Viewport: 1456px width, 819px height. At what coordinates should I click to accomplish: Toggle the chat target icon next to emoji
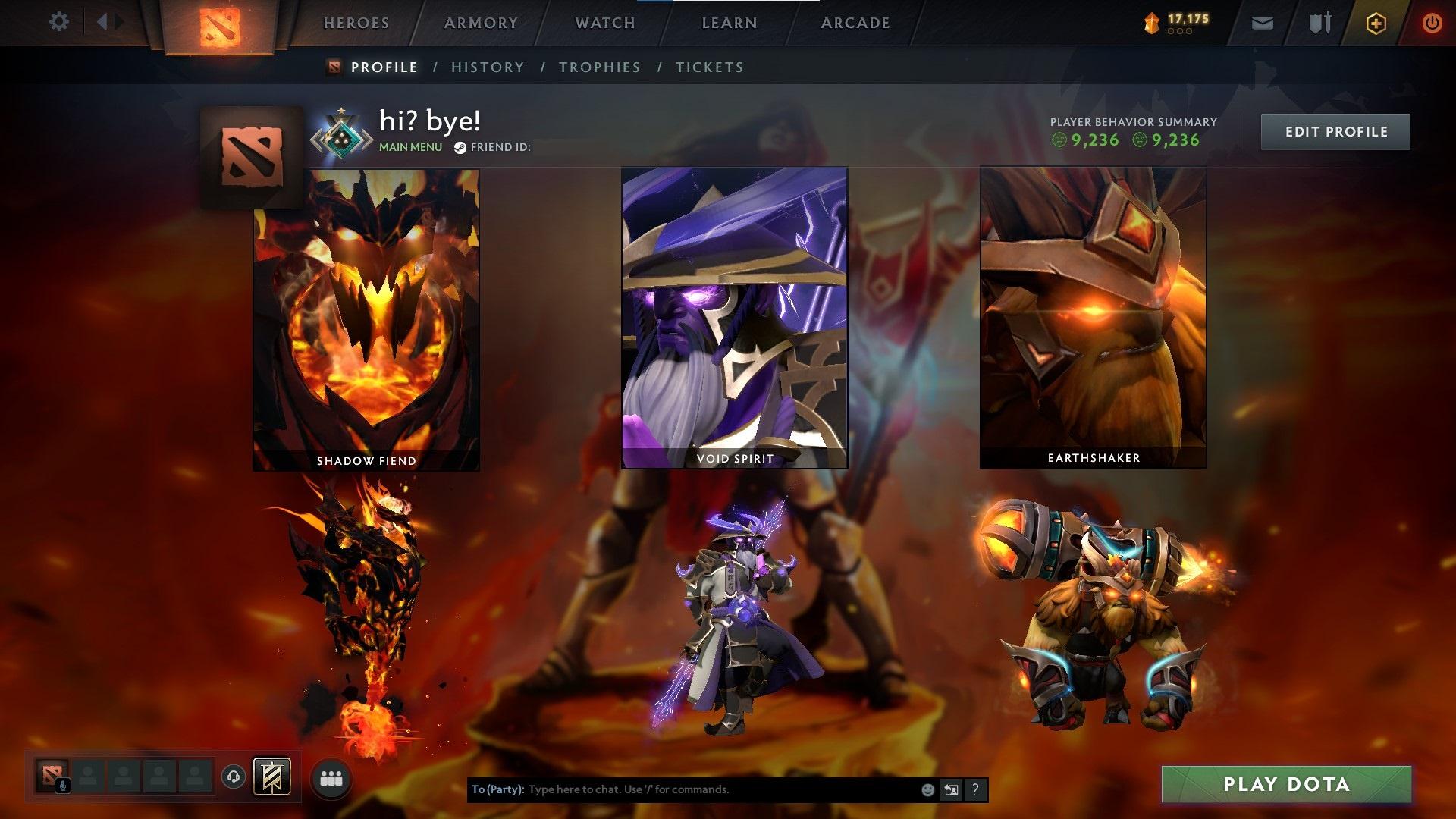pyautogui.click(x=950, y=789)
